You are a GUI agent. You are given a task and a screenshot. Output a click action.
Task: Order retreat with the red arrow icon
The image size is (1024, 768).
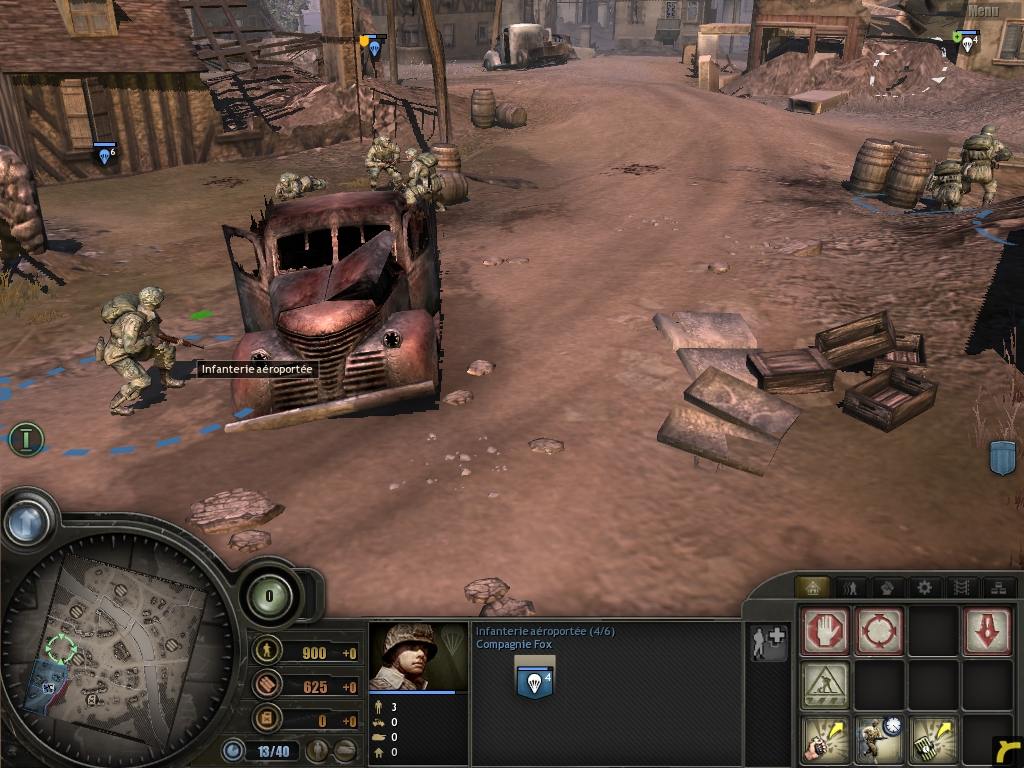click(x=987, y=631)
